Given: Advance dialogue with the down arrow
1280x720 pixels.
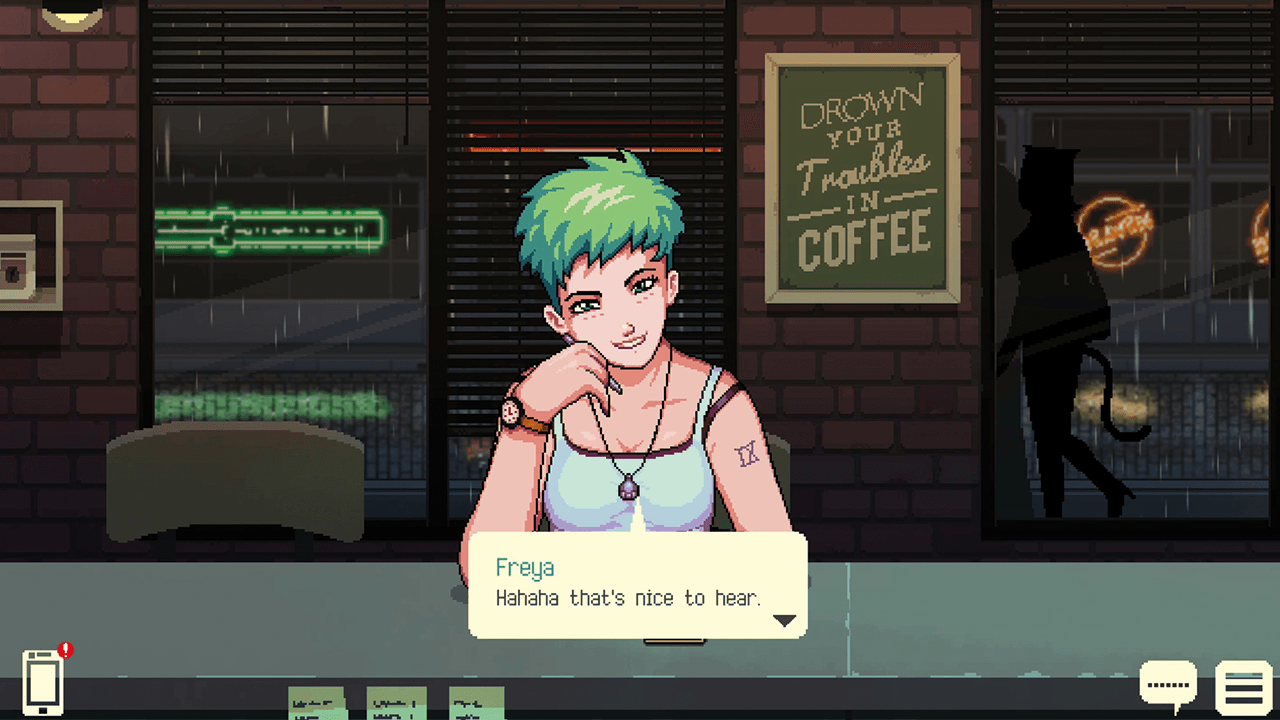Looking at the screenshot, I should [x=784, y=621].
